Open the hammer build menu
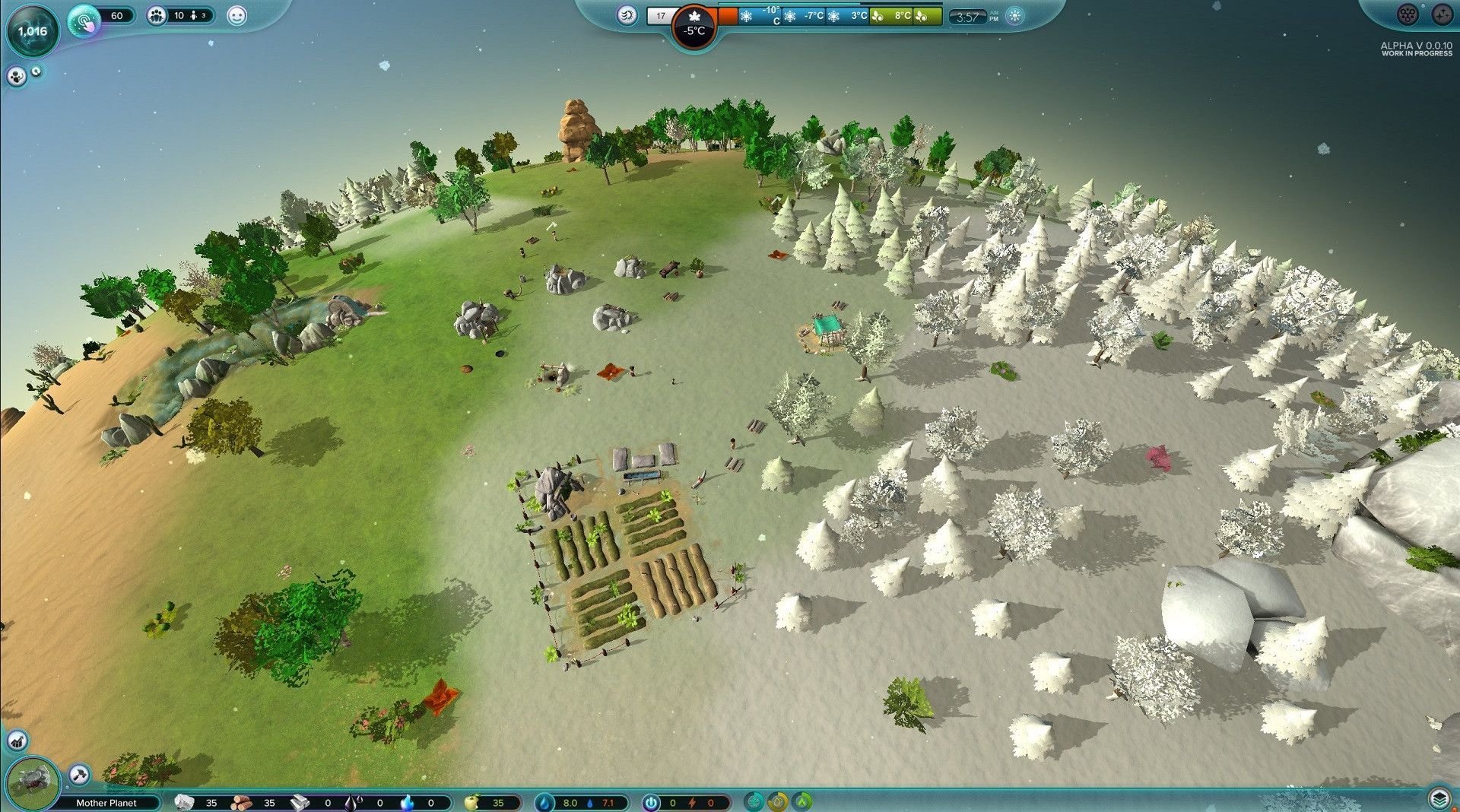Viewport: 1460px width, 812px height. click(79, 775)
